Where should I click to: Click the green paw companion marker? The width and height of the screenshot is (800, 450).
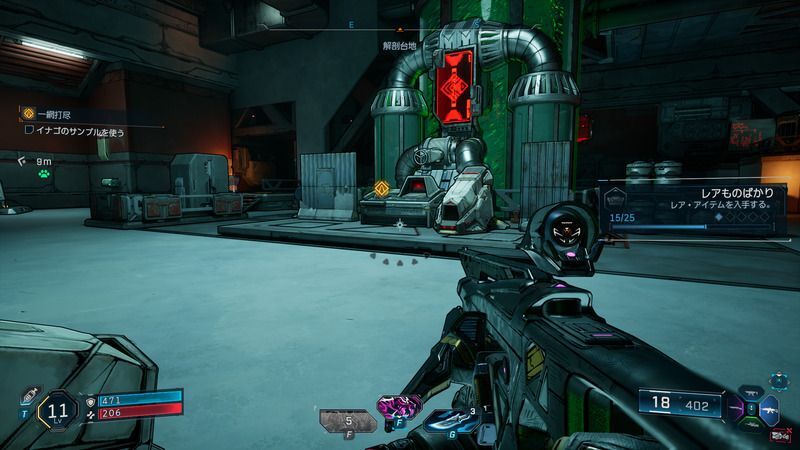click(44, 173)
